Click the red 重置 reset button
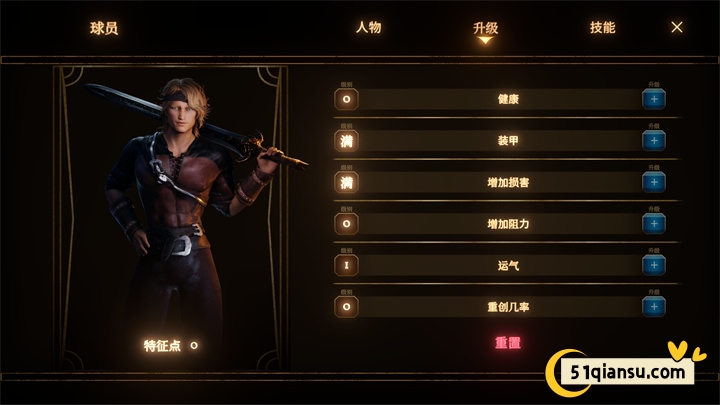 point(509,343)
